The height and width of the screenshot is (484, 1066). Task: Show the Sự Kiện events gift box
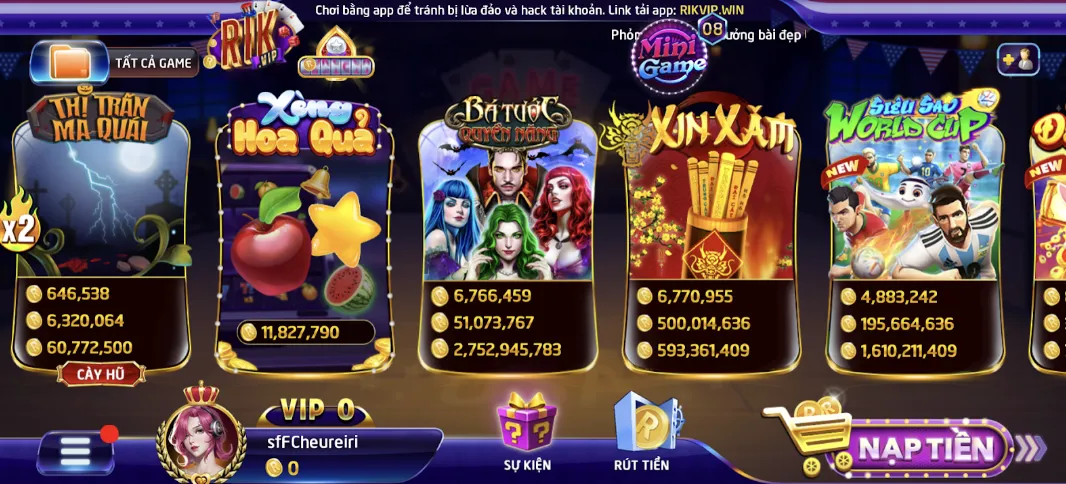click(x=528, y=432)
